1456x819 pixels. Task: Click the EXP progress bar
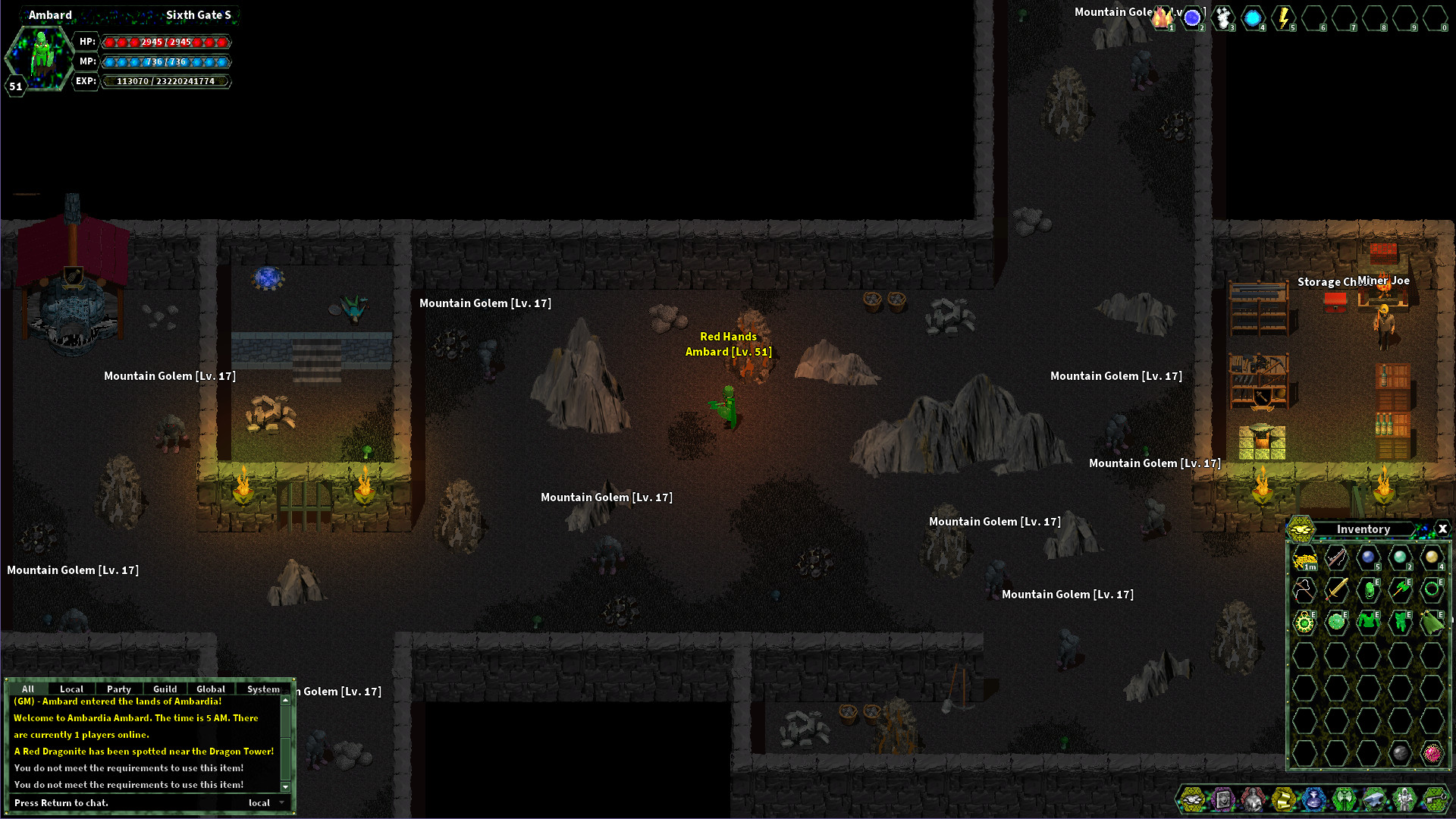166,81
